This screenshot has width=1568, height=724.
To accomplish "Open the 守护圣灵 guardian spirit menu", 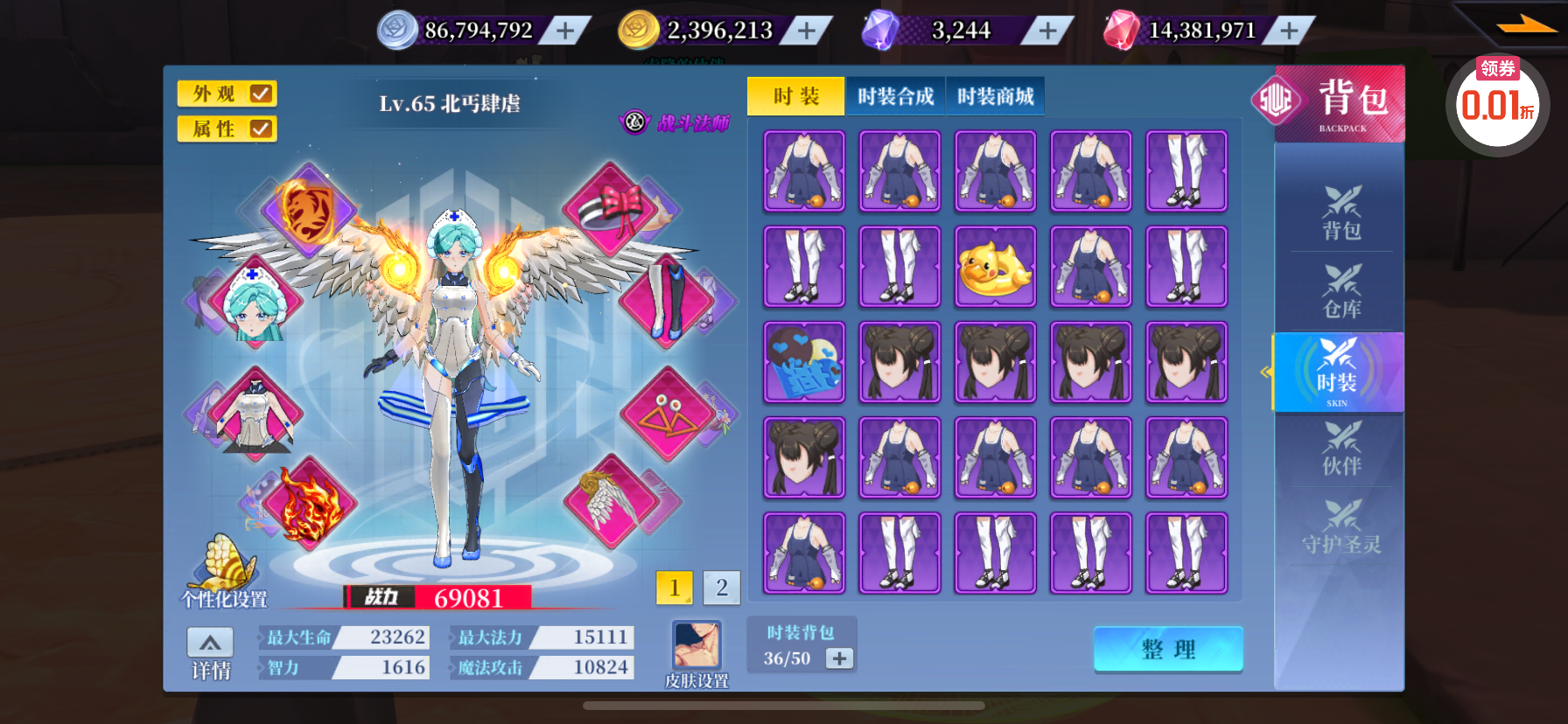I will tap(1340, 526).
